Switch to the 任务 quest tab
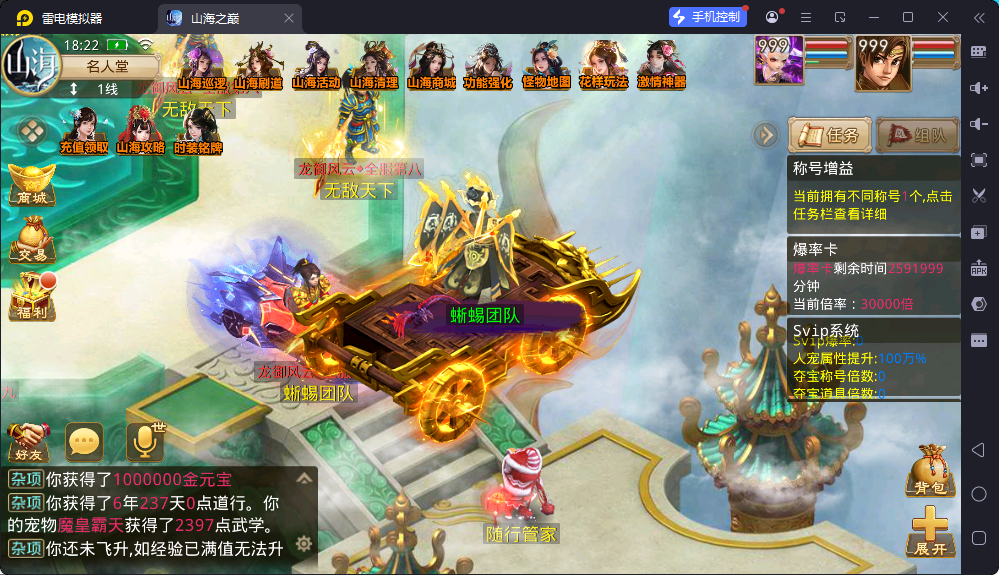The height and width of the screenshot is (575, 999). tap(829, 135)
